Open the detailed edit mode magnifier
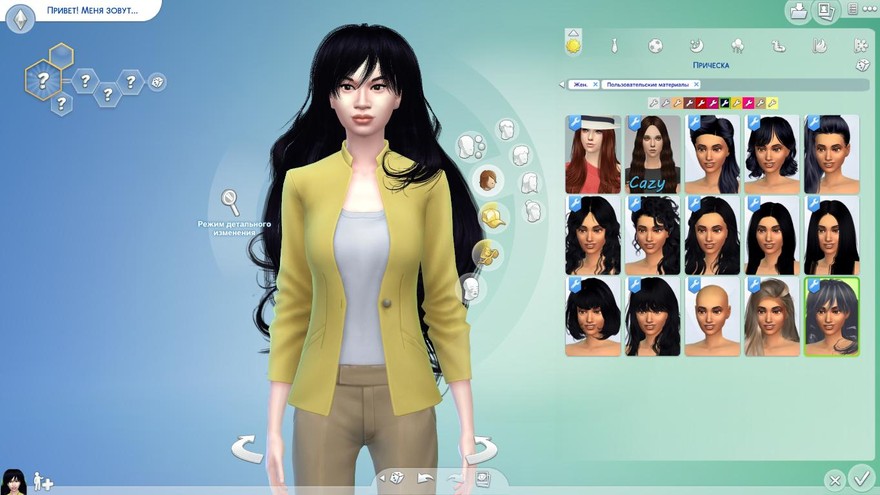880x495 pixels. click(x=232, y=203)
